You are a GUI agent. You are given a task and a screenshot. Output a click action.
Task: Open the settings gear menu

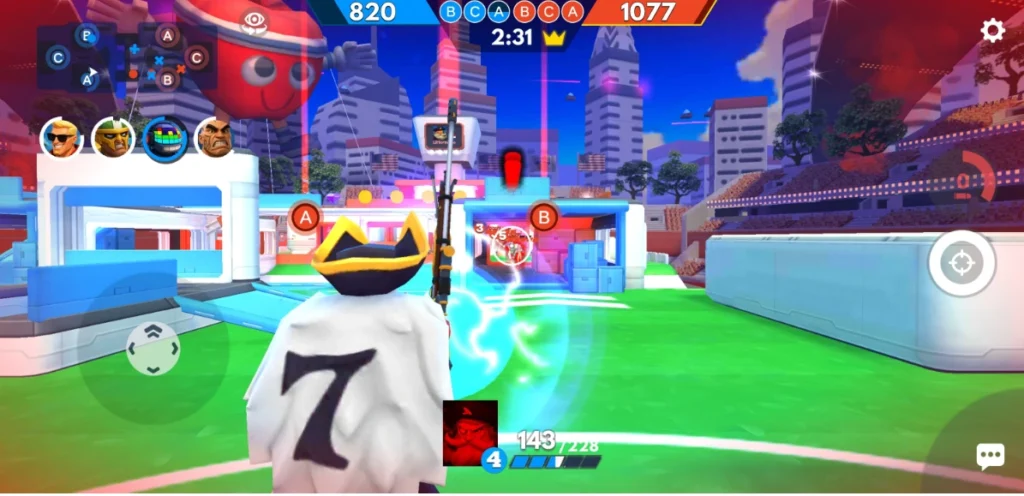pyautogui.click(x=992, y=30)
